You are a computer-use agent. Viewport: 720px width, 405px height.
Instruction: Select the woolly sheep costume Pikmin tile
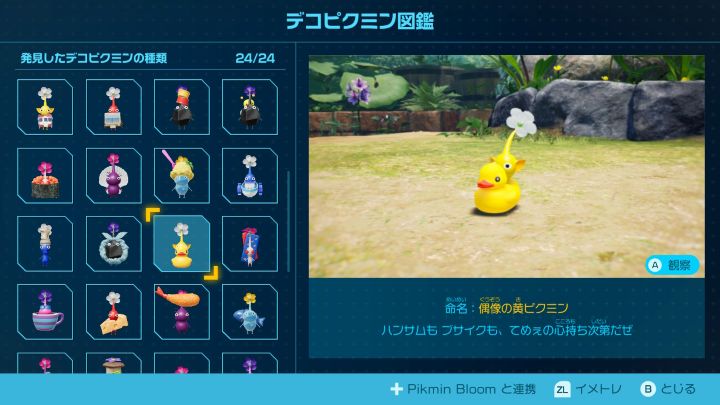(113, 244)
